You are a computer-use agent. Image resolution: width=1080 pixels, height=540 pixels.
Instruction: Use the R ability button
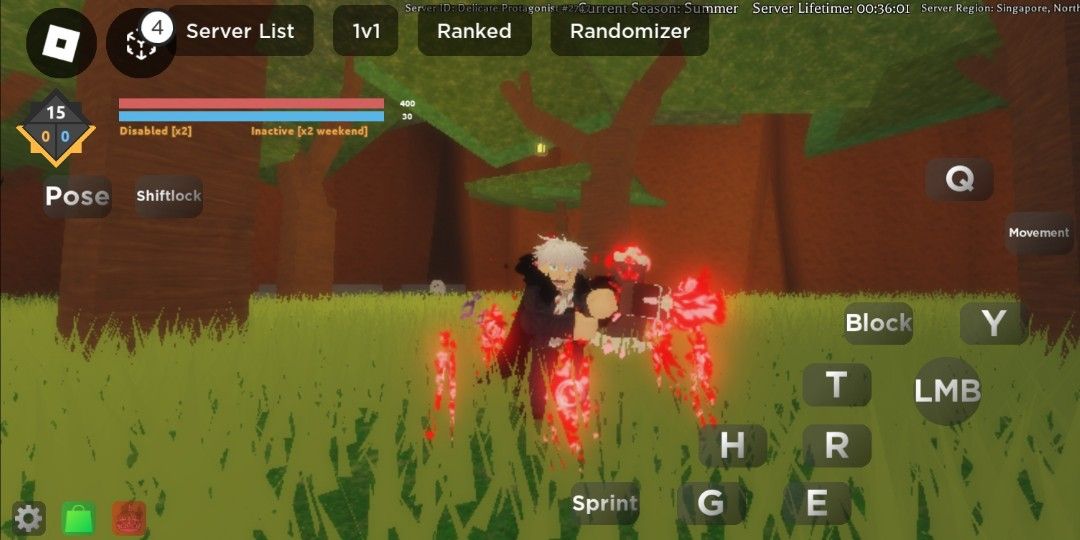pos(836,445)
